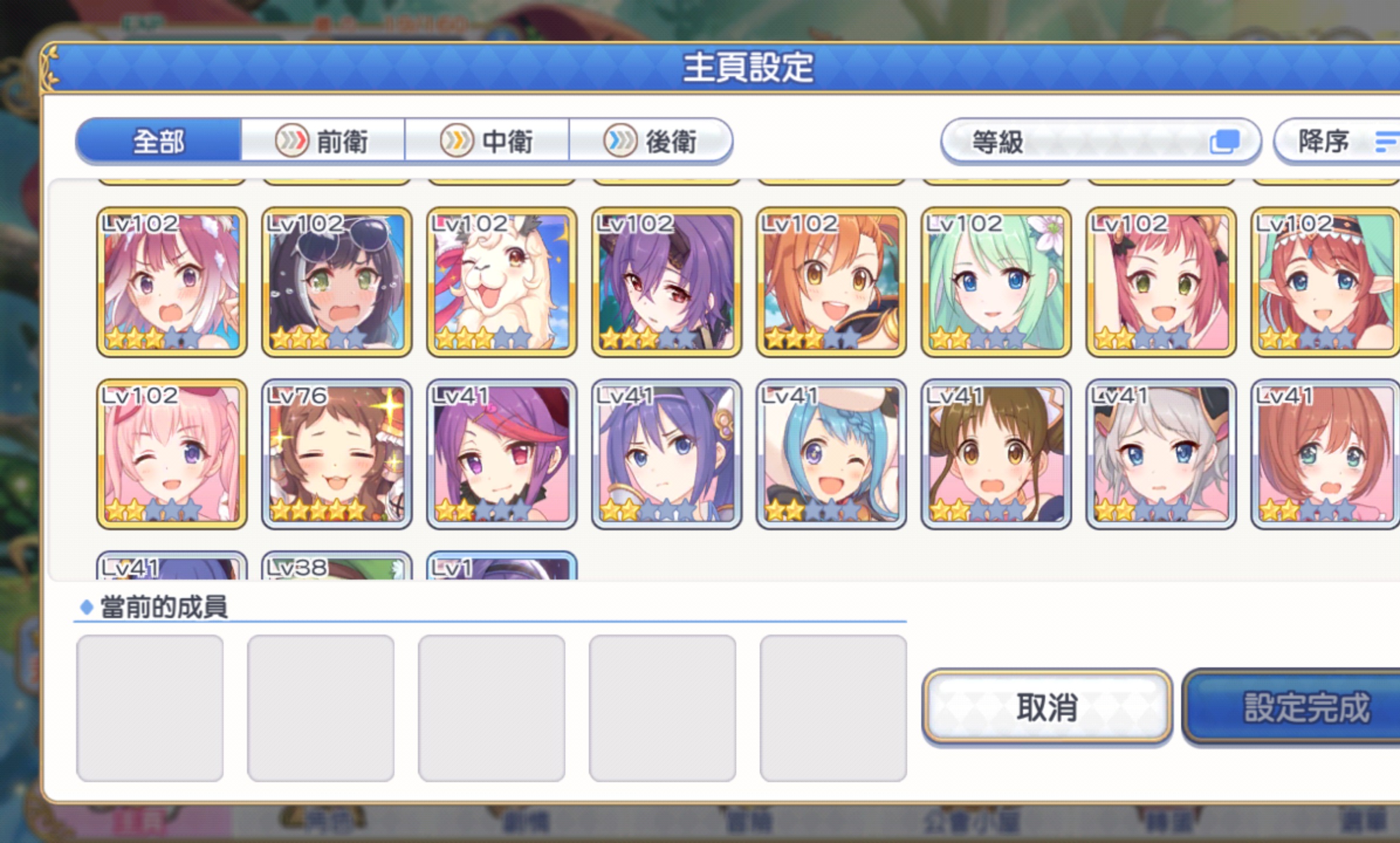
Task: Choose the green-haired girl with flower
Action: coord(996,282)
